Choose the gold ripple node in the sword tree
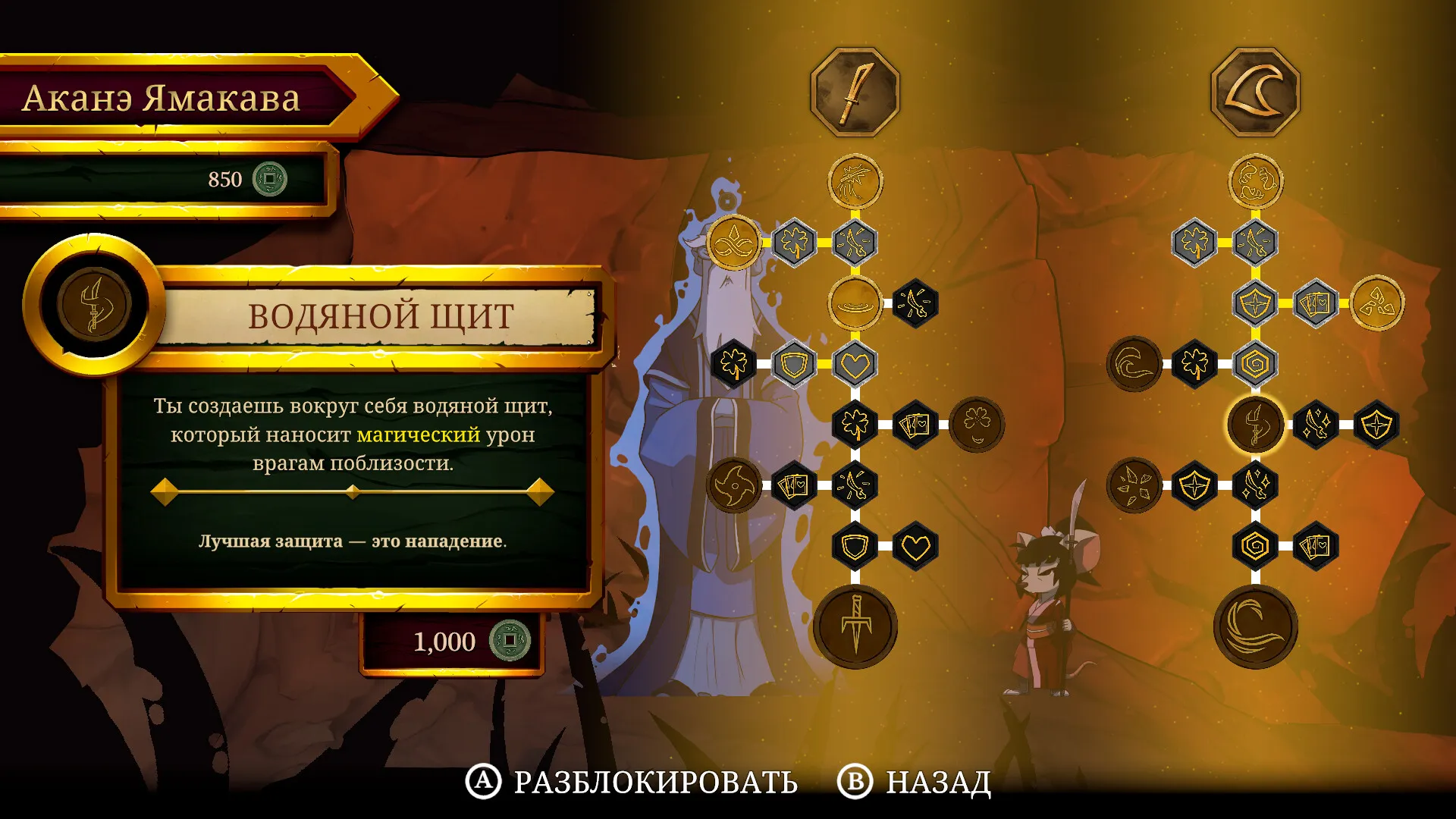Screen dimensions: 1456x819 [855, 303]
